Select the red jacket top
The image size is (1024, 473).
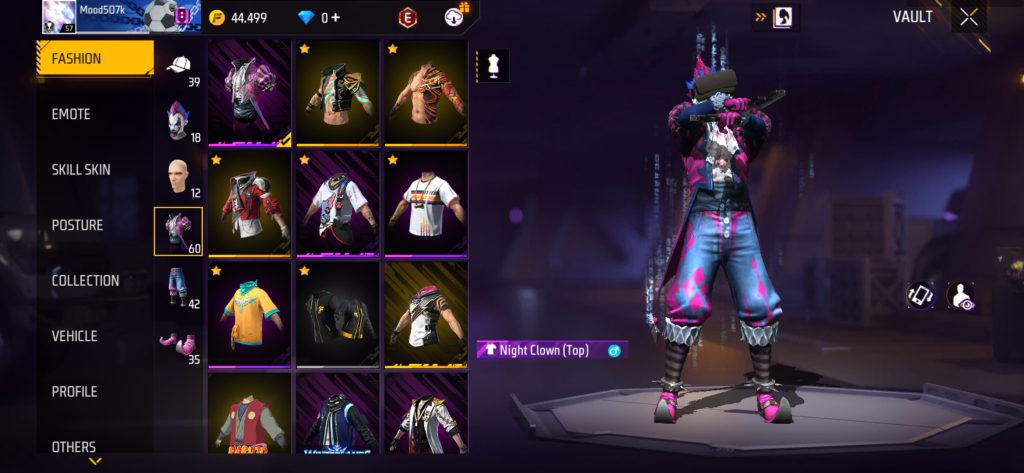click(249, 203)
